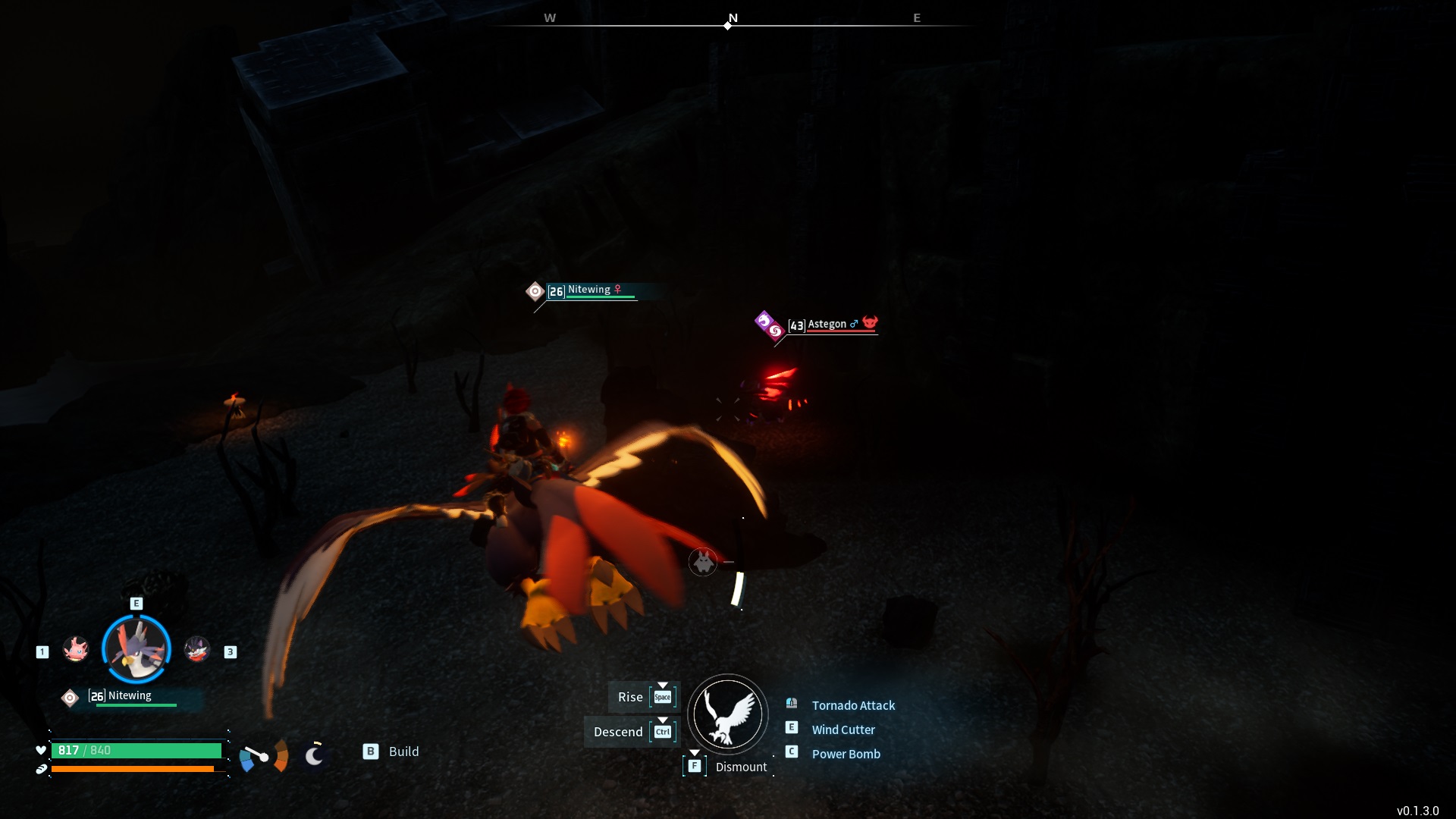Click the heart icon next to the health bar
The height and width of the screenshot is (819, 1456).
coord(39,750)
